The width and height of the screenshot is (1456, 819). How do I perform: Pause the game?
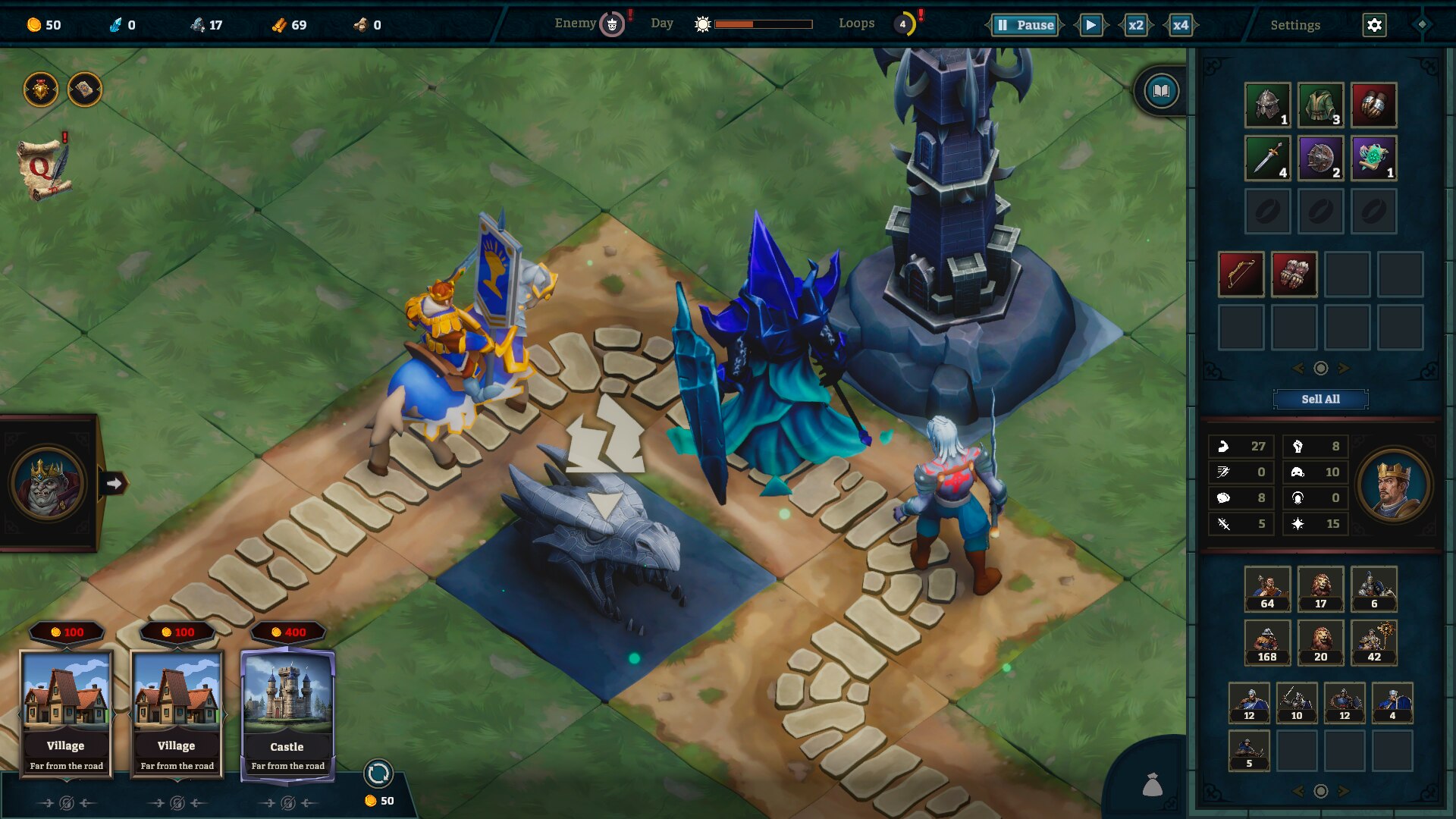1025,25
